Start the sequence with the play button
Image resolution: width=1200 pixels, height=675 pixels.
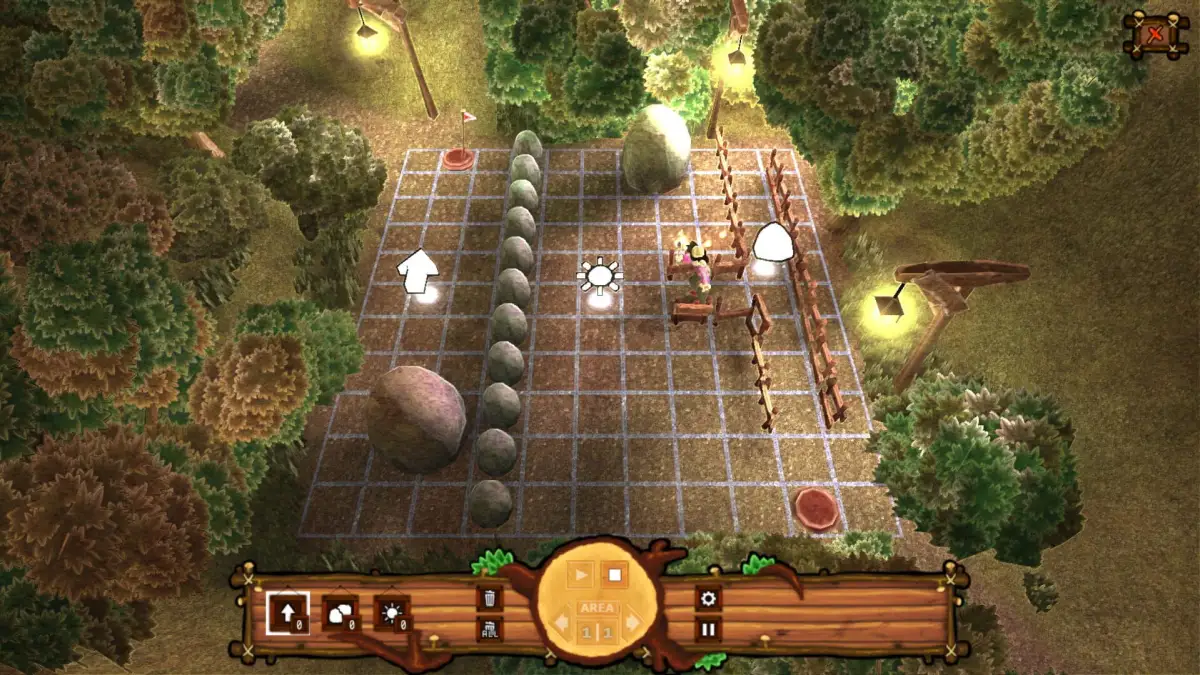click(581, 575)
